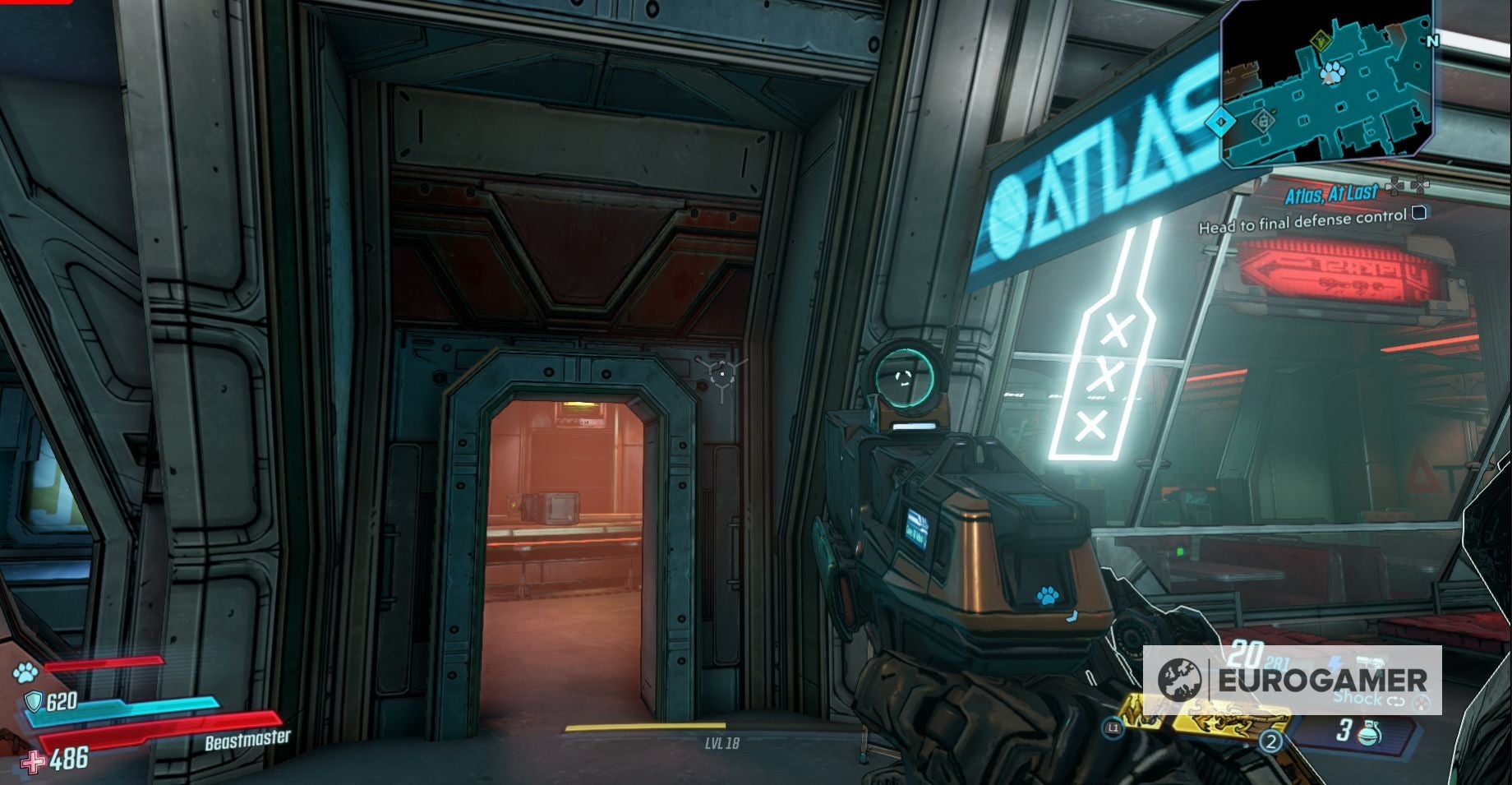Click the Head to final defense control objective text
1512x785 pixels.
point(1302,222)
